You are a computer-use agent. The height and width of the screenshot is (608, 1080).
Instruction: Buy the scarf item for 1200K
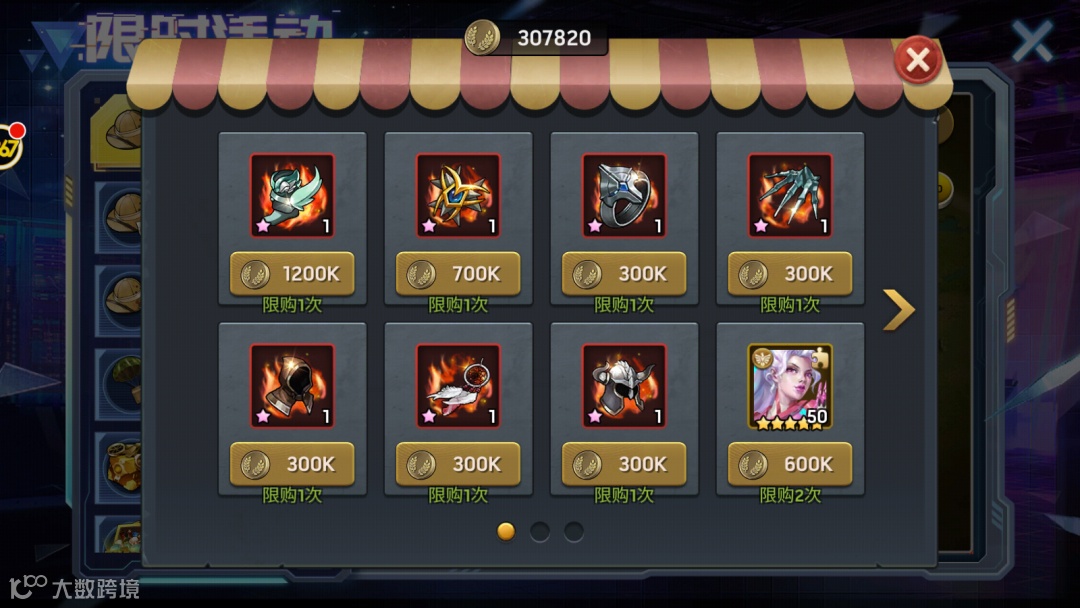292,273
